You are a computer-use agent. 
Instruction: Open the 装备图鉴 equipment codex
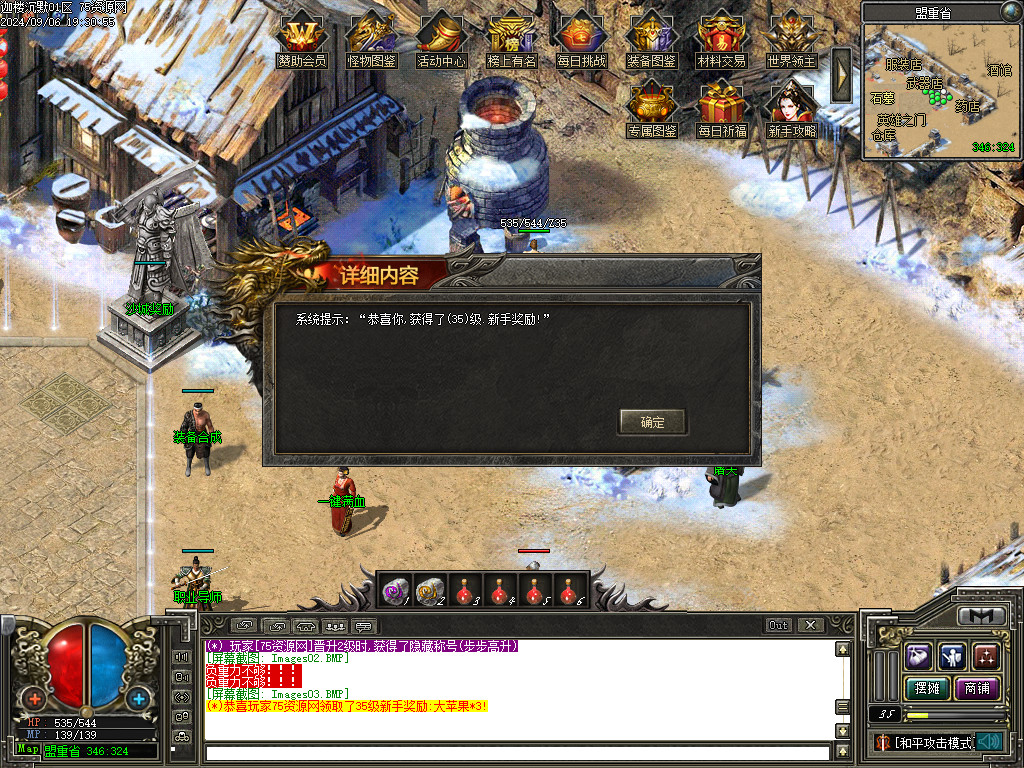point(652,40)
